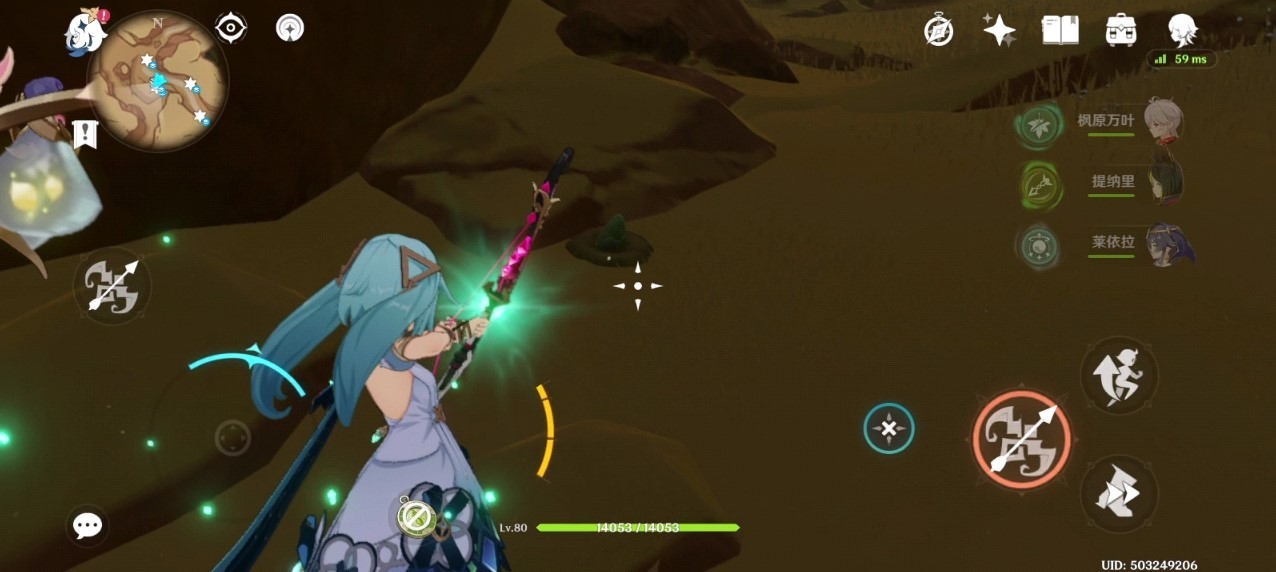Tap the round signal beacon icon
The image size is (1276, 572).
click(290, 28)
